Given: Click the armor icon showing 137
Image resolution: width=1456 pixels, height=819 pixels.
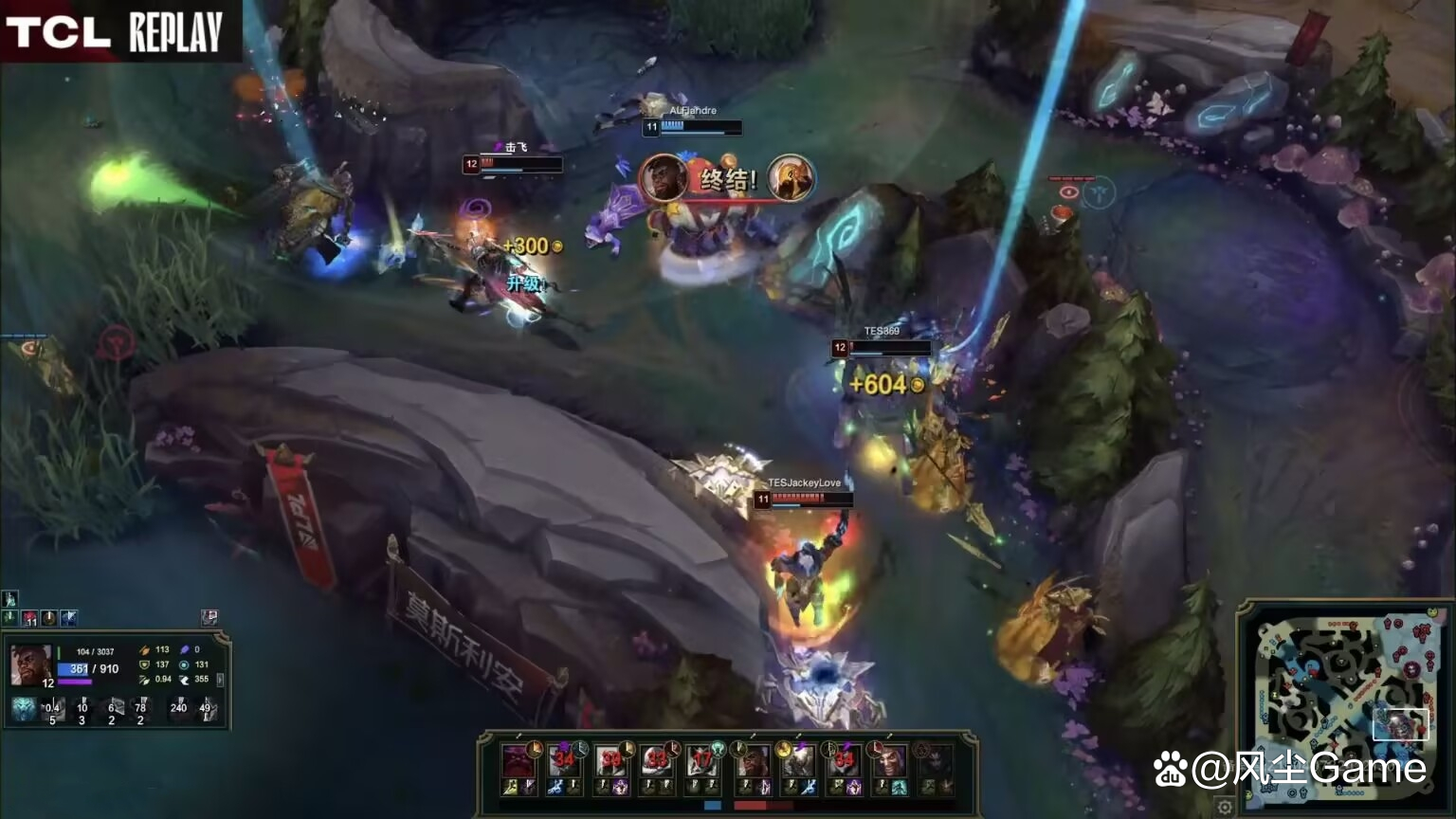Looking at the screenshot, I should pyautogui.click(x=144, y=664).
